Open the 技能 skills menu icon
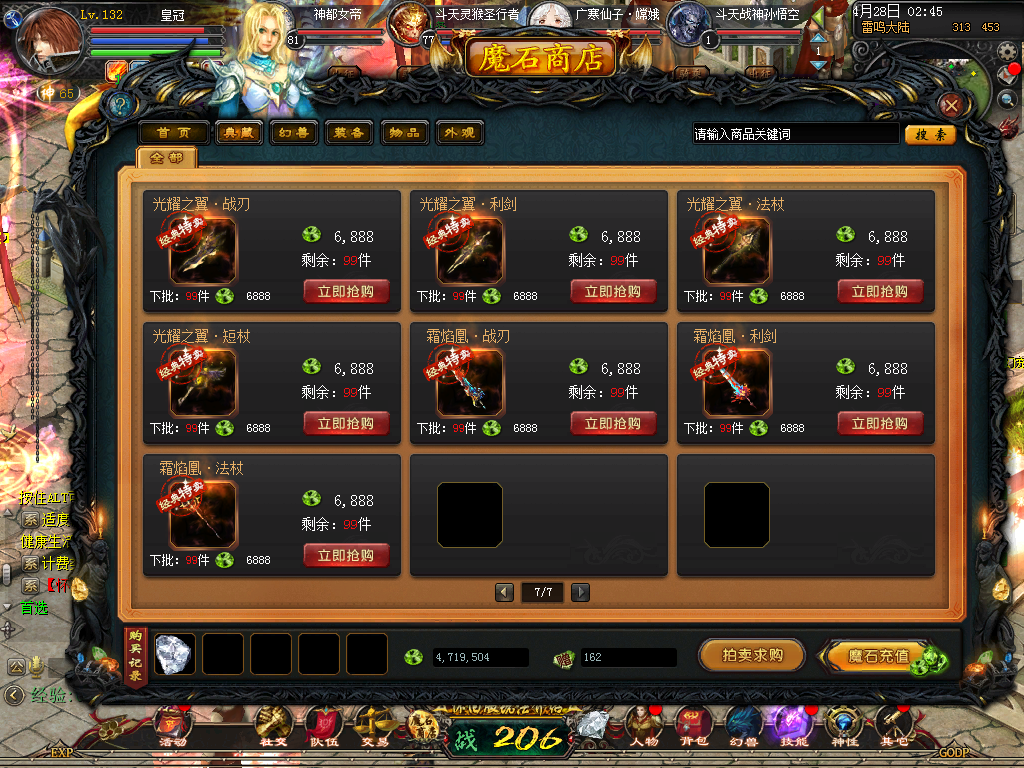Screen dimensions: 1024x768 pos(792,723)
